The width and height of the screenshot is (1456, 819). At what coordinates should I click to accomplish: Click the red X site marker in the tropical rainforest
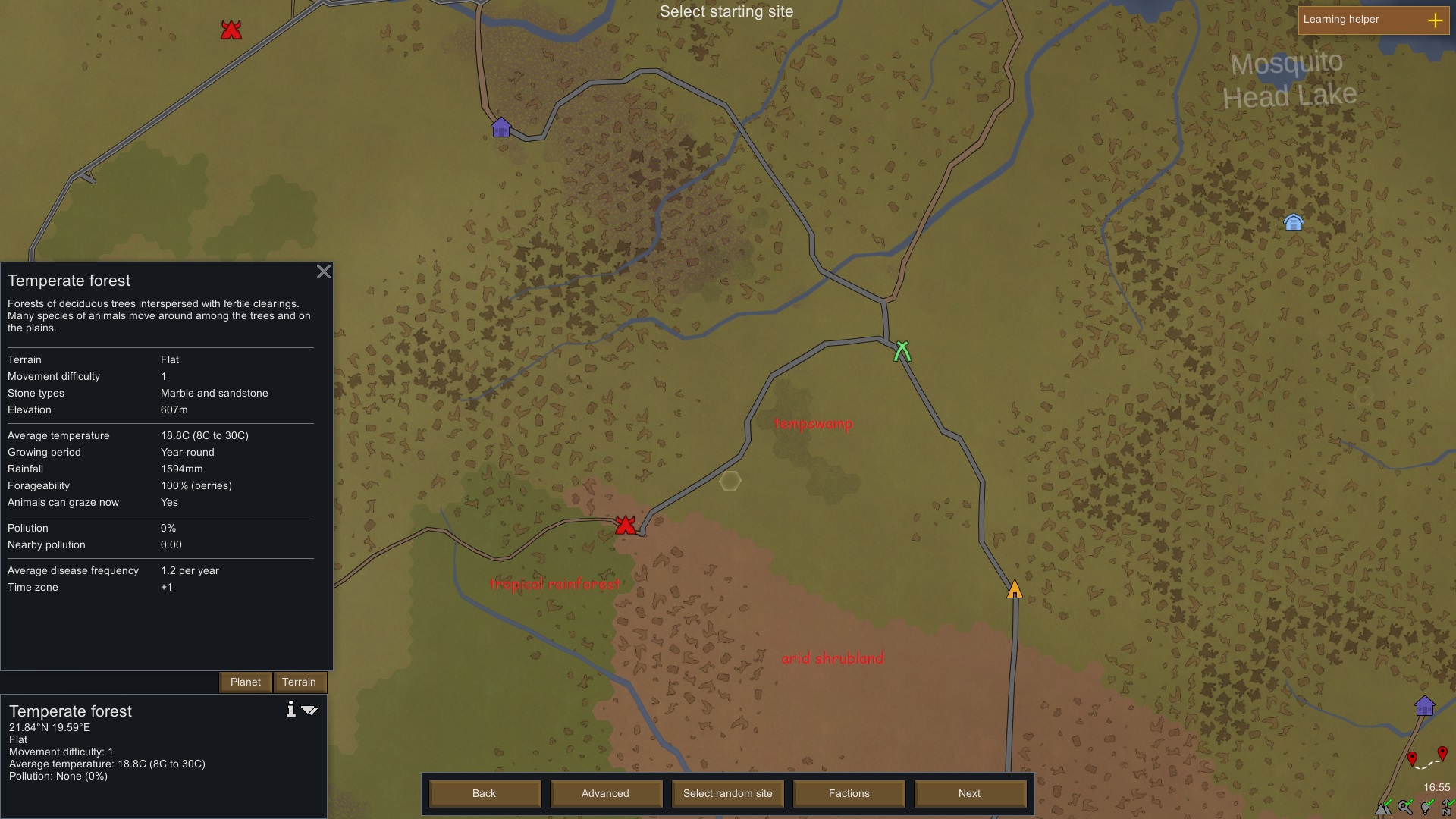click(x=626, y=525)
